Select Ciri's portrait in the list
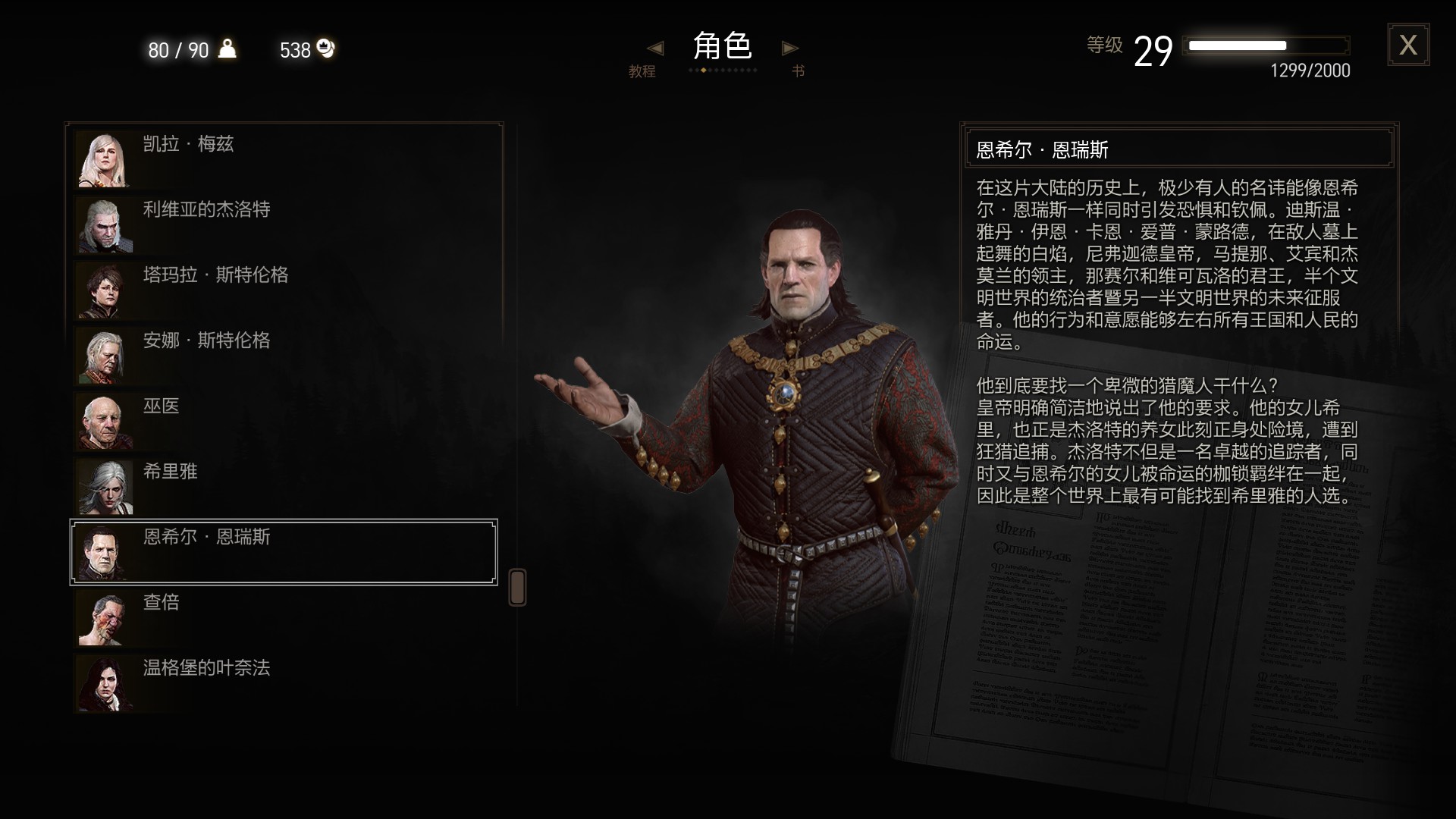Image resolution: width=1456 pixels, height=819 pixels. (105, 486)
